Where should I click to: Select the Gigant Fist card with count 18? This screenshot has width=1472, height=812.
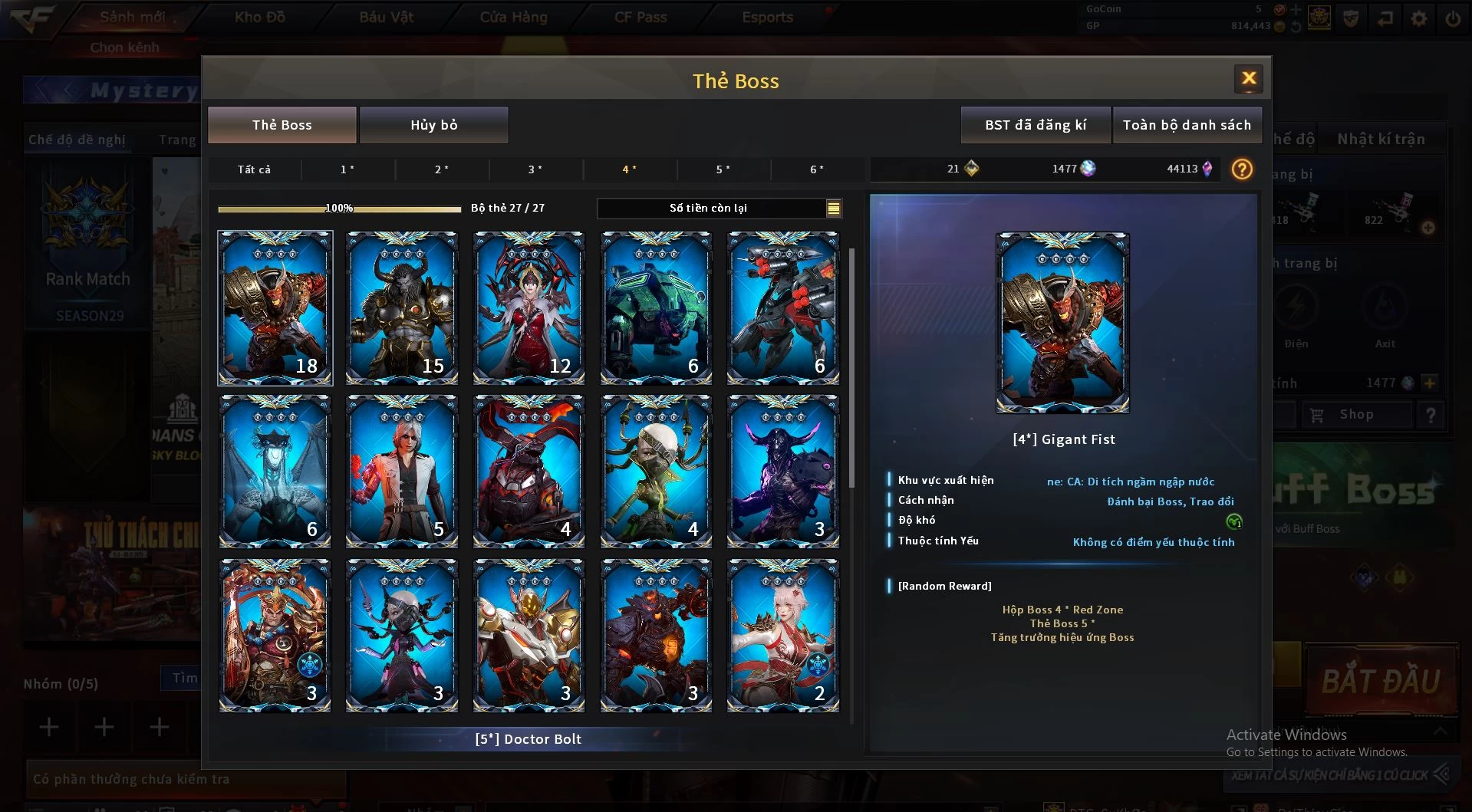coord(275,307)
